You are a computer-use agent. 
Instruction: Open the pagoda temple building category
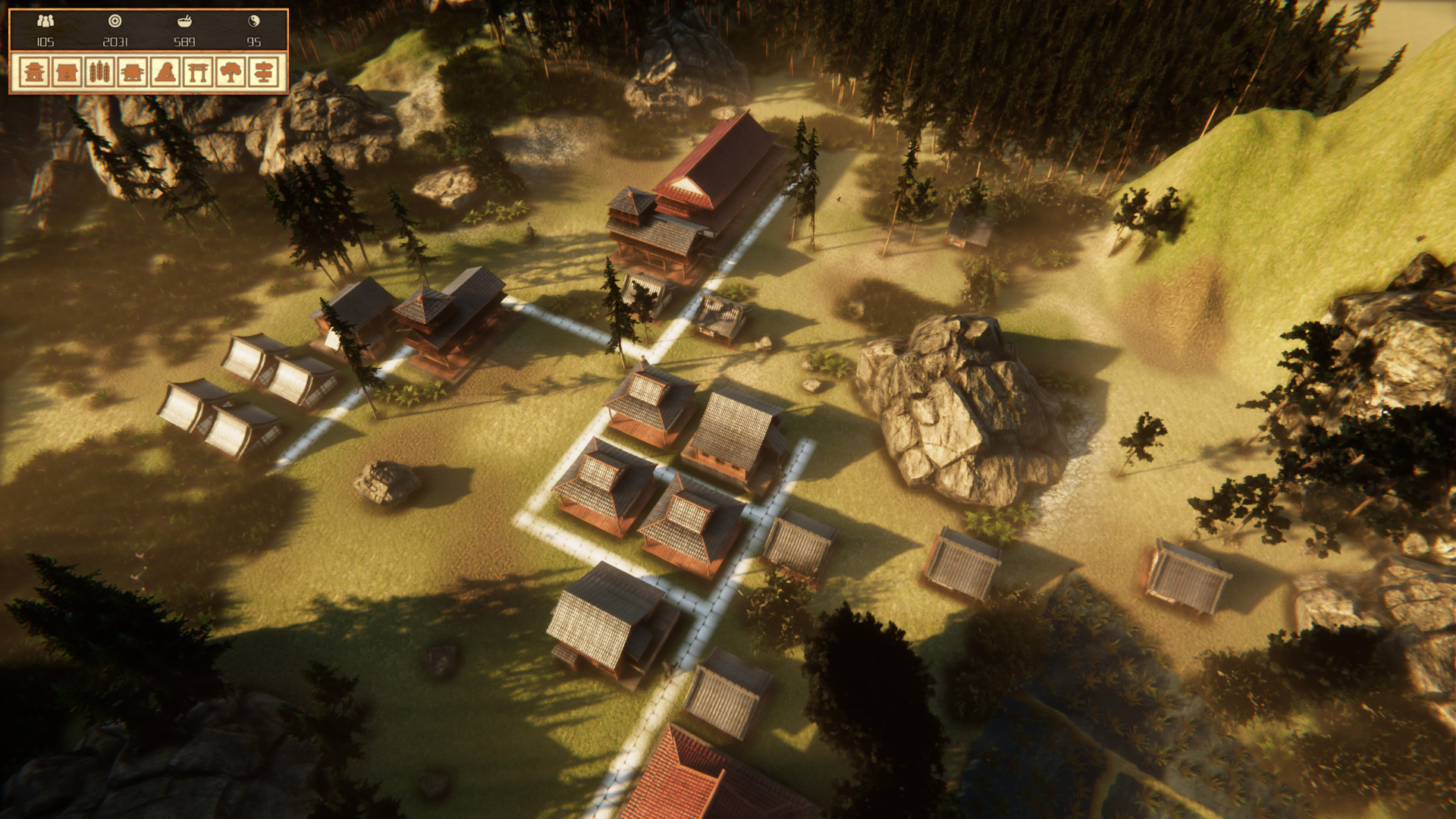pos(35,73)
